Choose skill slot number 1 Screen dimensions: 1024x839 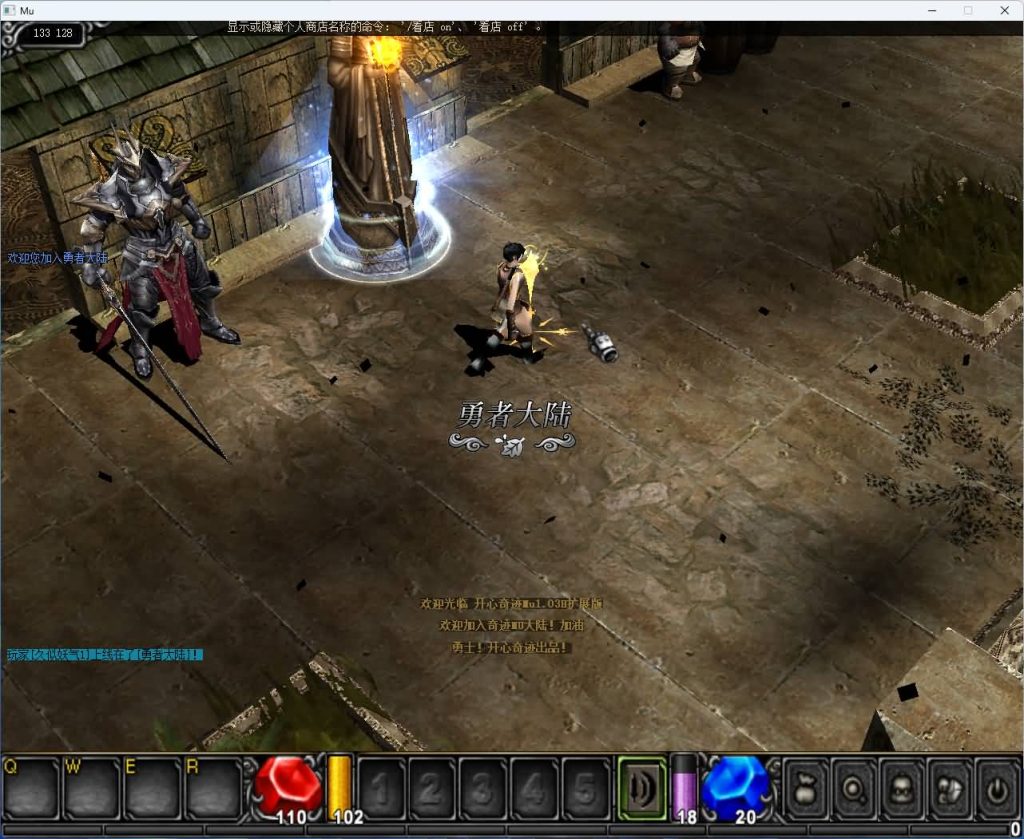coord(382,788)
